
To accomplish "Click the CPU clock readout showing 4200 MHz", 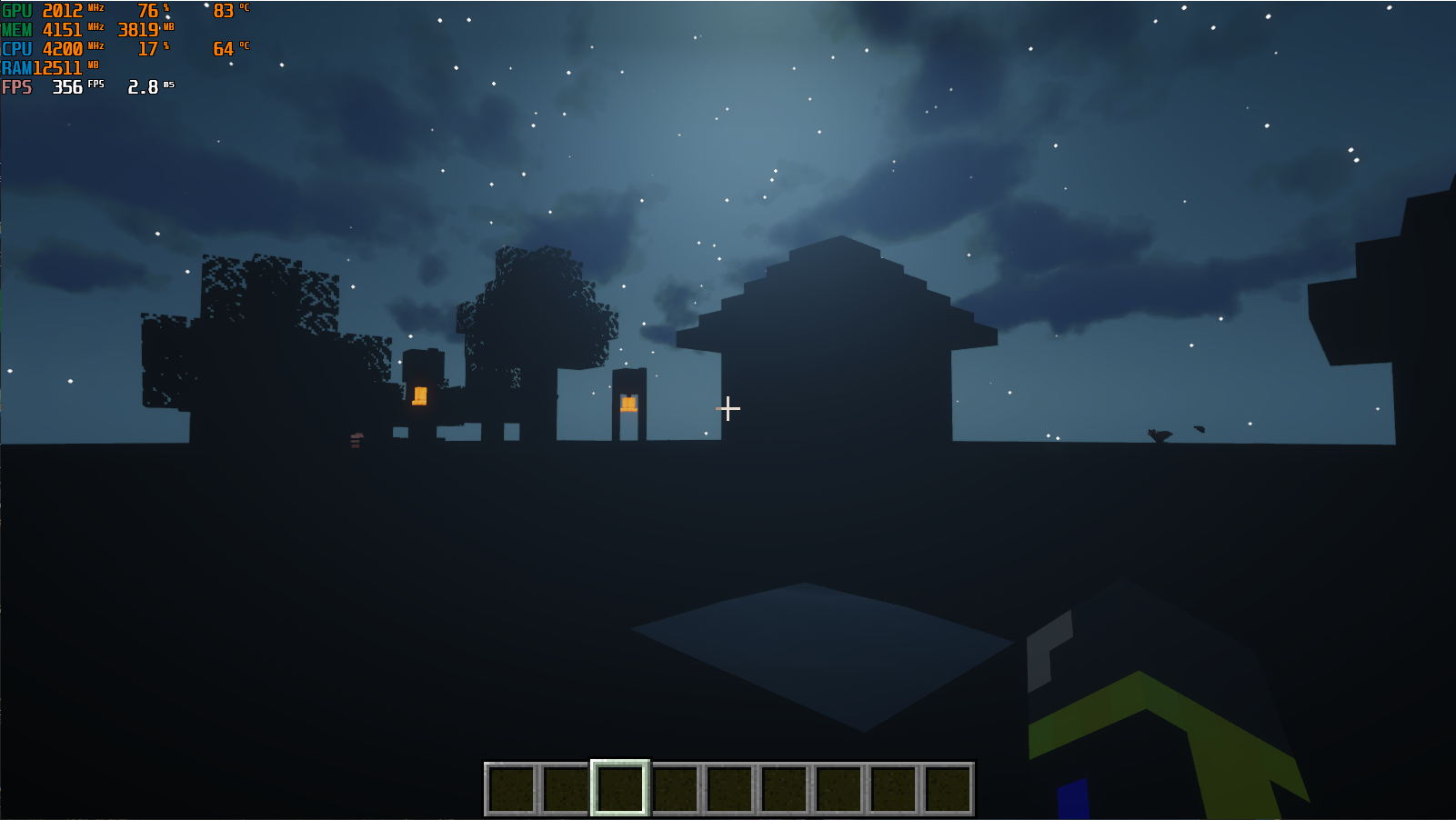I will (x=64, y=49).
